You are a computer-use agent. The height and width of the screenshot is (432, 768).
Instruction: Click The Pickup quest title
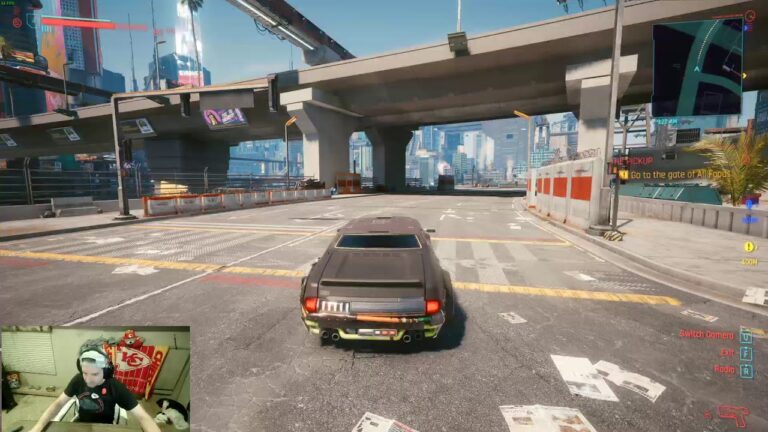(x=631, y=160)
